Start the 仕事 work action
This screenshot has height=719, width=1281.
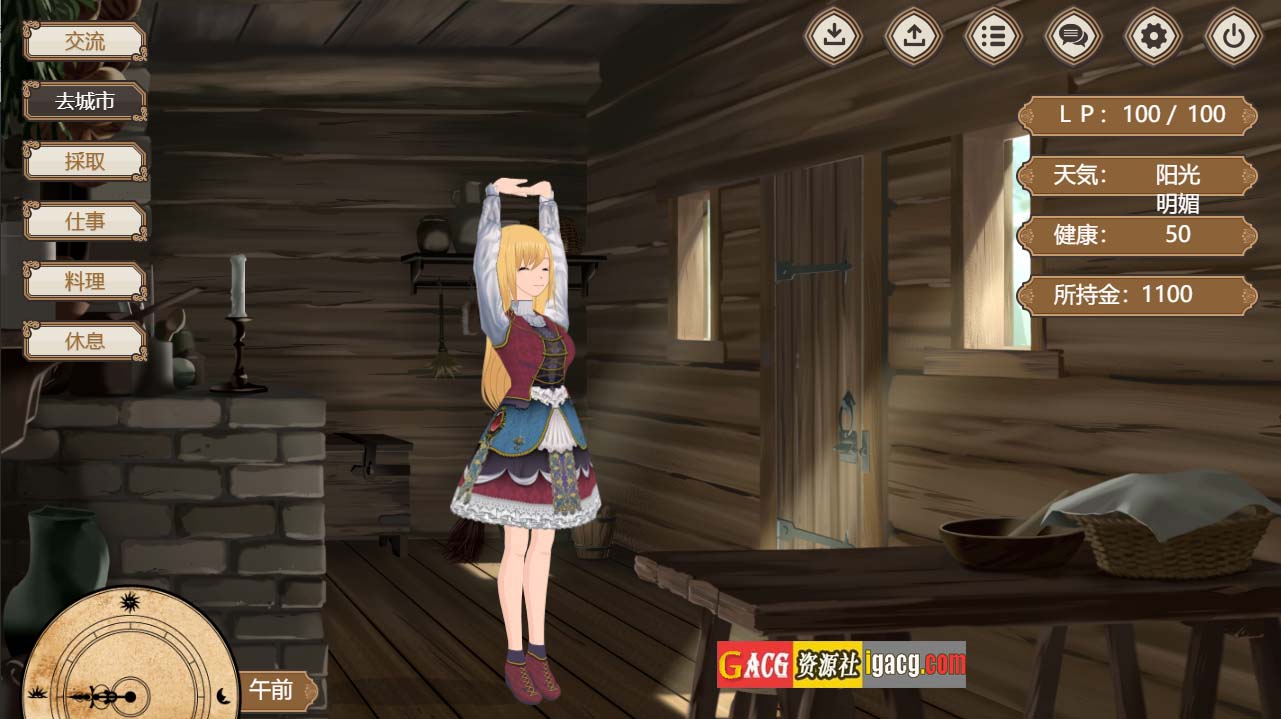[85, 222]
